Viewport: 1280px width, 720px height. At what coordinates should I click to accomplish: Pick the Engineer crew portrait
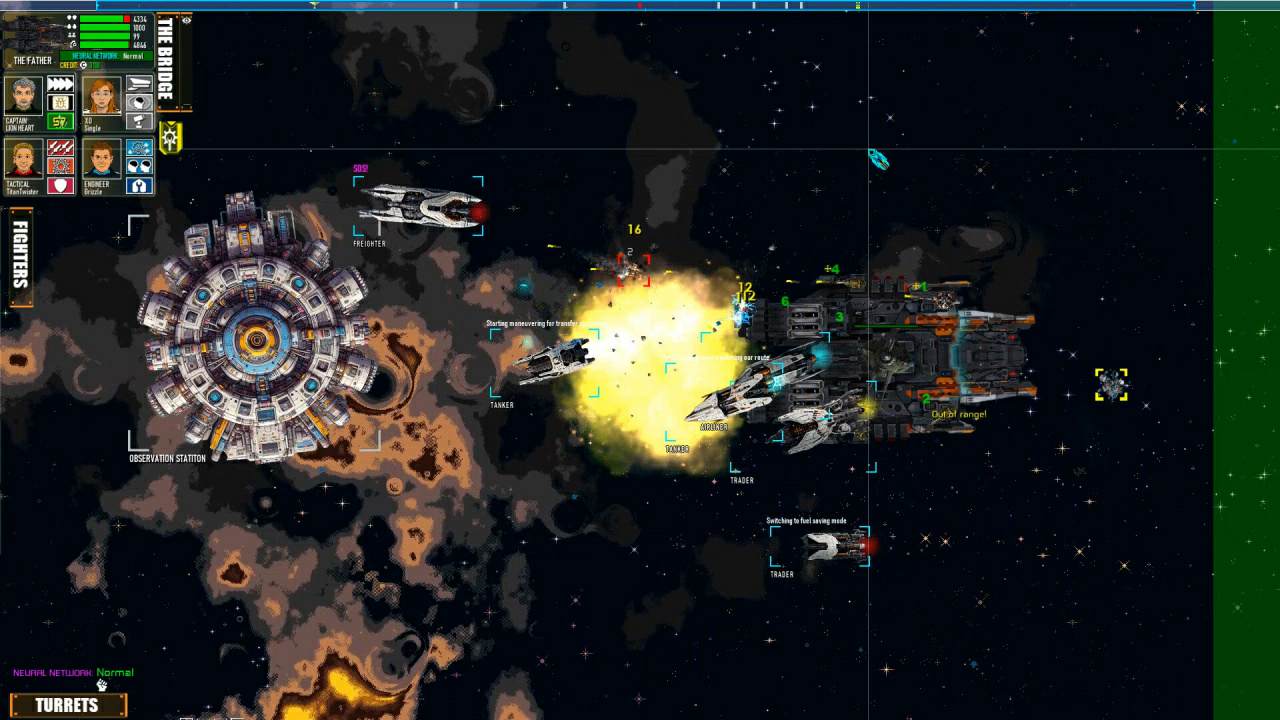click(x=100, y=159)
